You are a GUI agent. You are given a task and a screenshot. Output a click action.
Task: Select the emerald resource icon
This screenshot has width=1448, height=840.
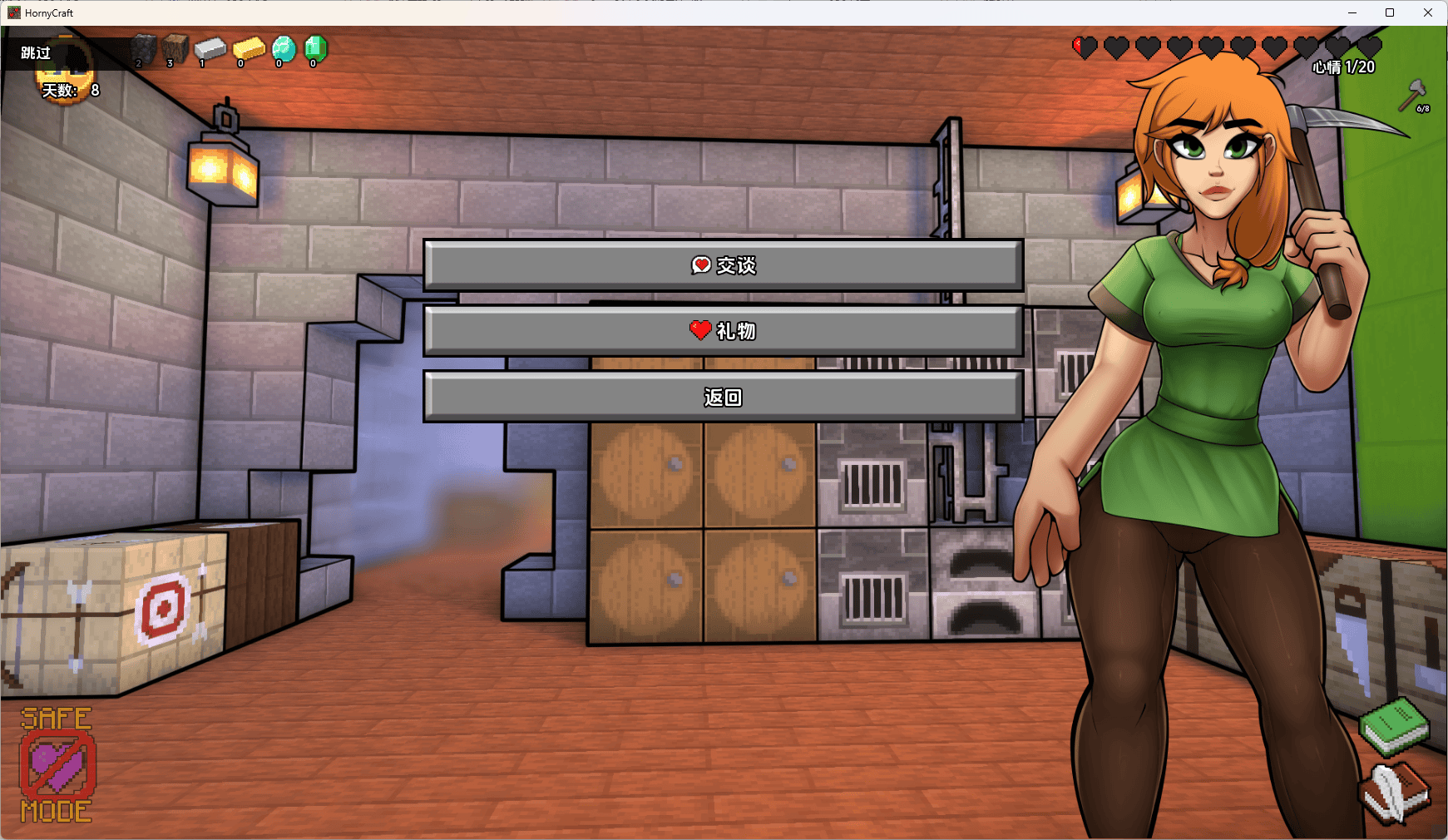click(x=315, y=49)
